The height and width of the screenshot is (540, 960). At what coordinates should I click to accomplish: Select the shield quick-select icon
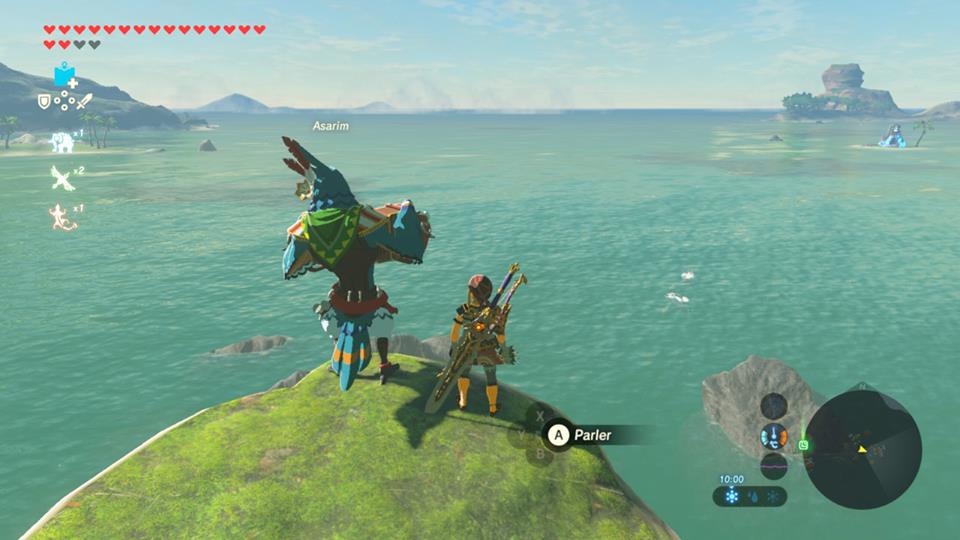tap(44, 101)
